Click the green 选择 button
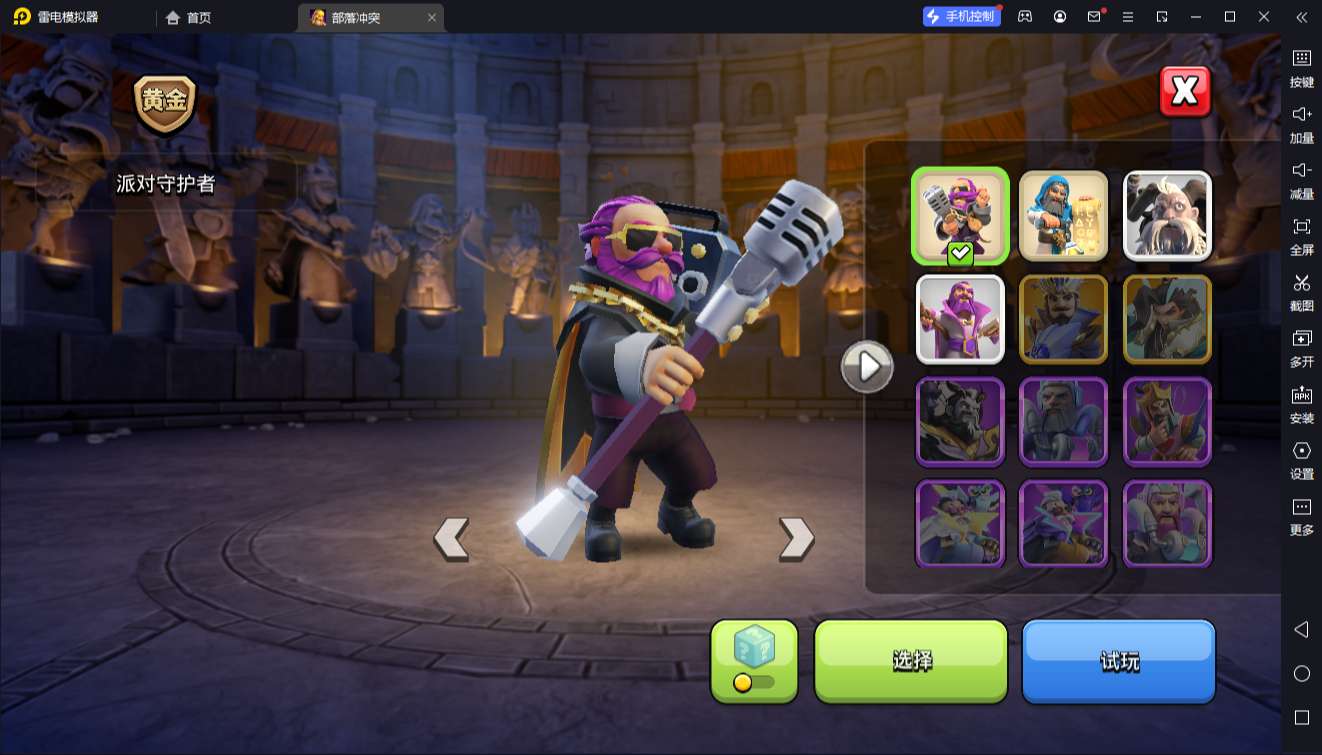This screenshot has height=755, width=1322. [x=911, y=660]
